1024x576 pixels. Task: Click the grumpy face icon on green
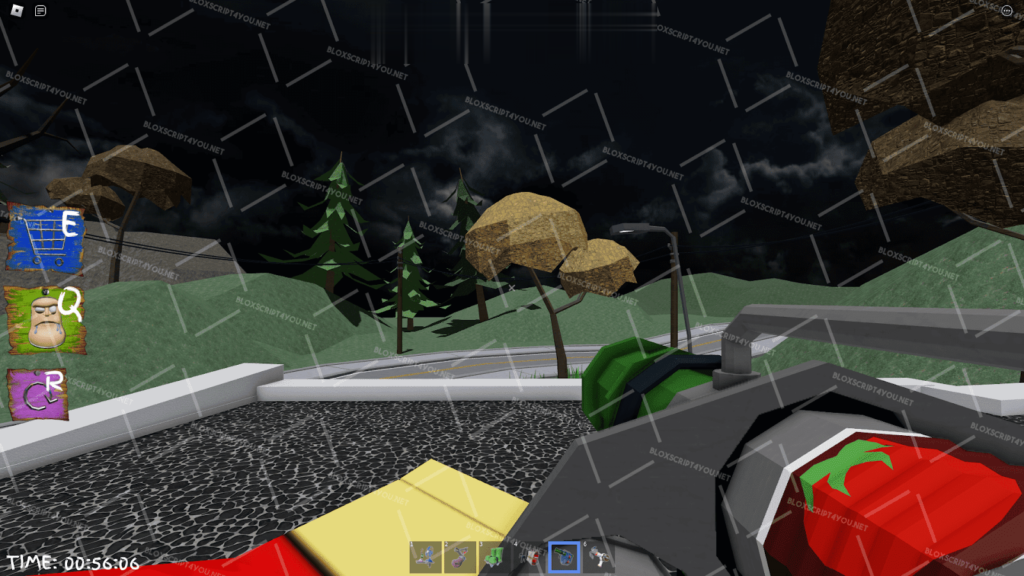click(x=44, y=318)
